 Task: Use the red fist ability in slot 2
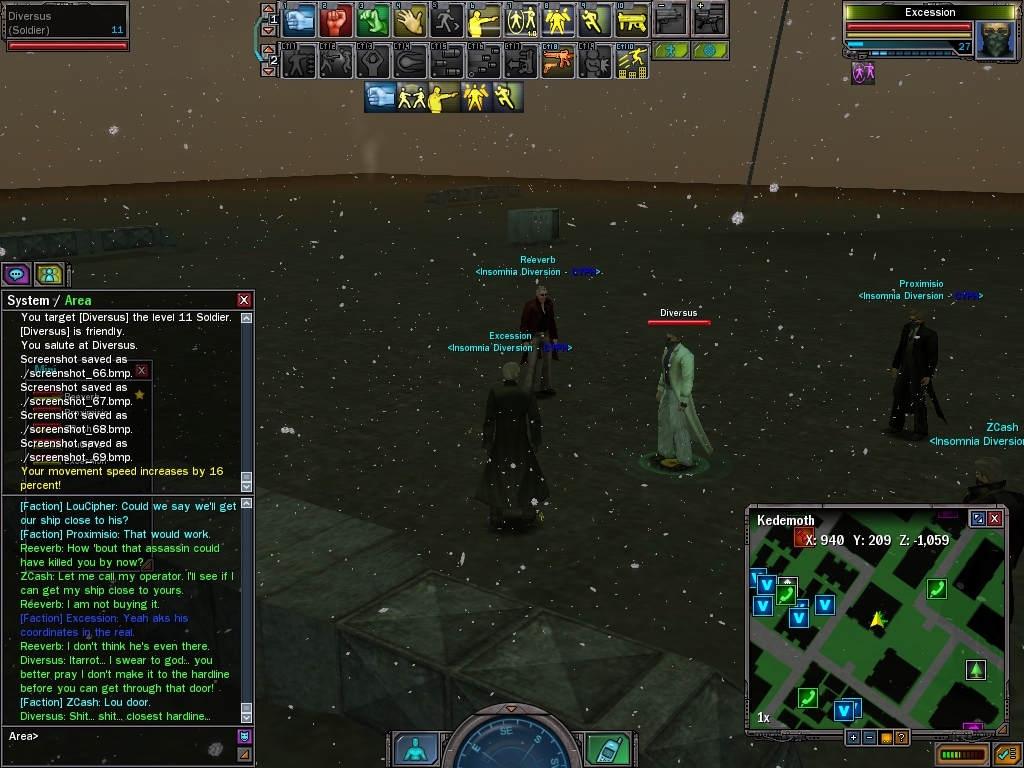click(336, 19)
